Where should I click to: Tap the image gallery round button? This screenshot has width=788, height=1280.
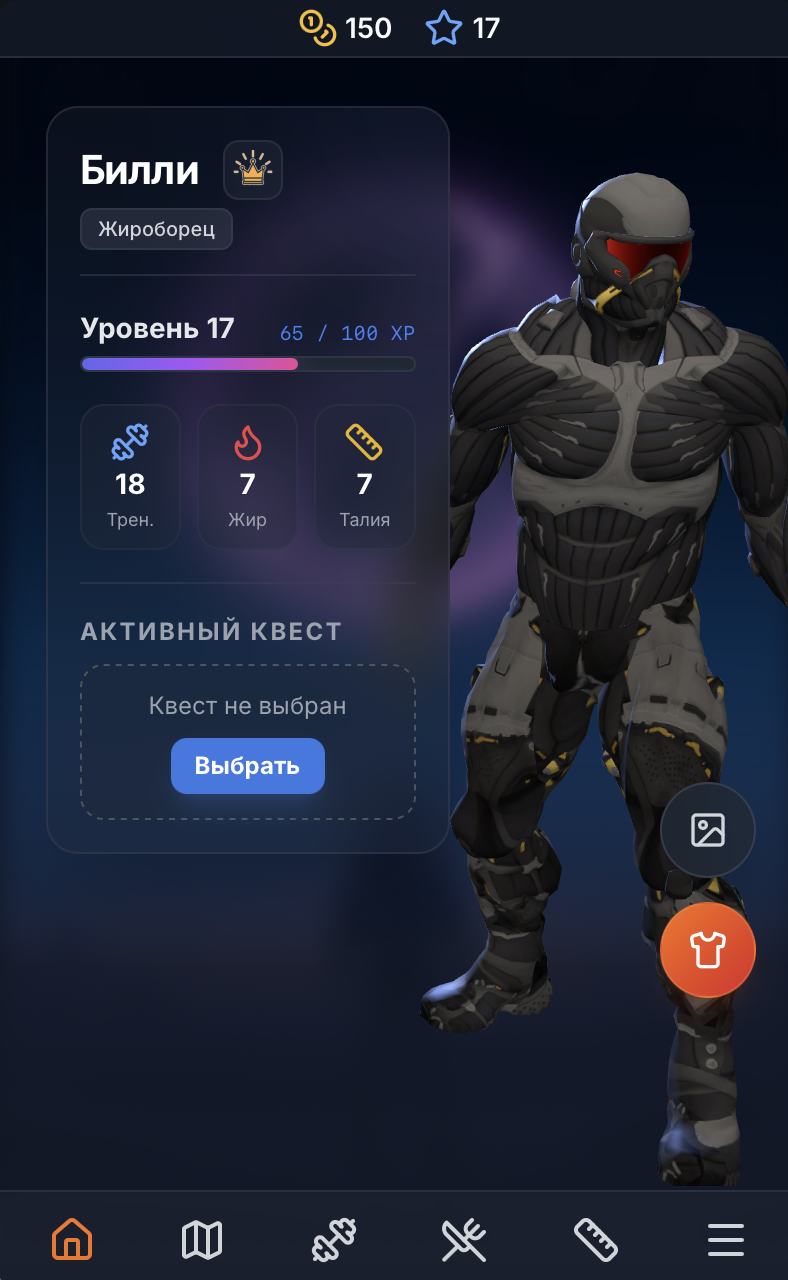pyautogui.click(x=708, y=830)
